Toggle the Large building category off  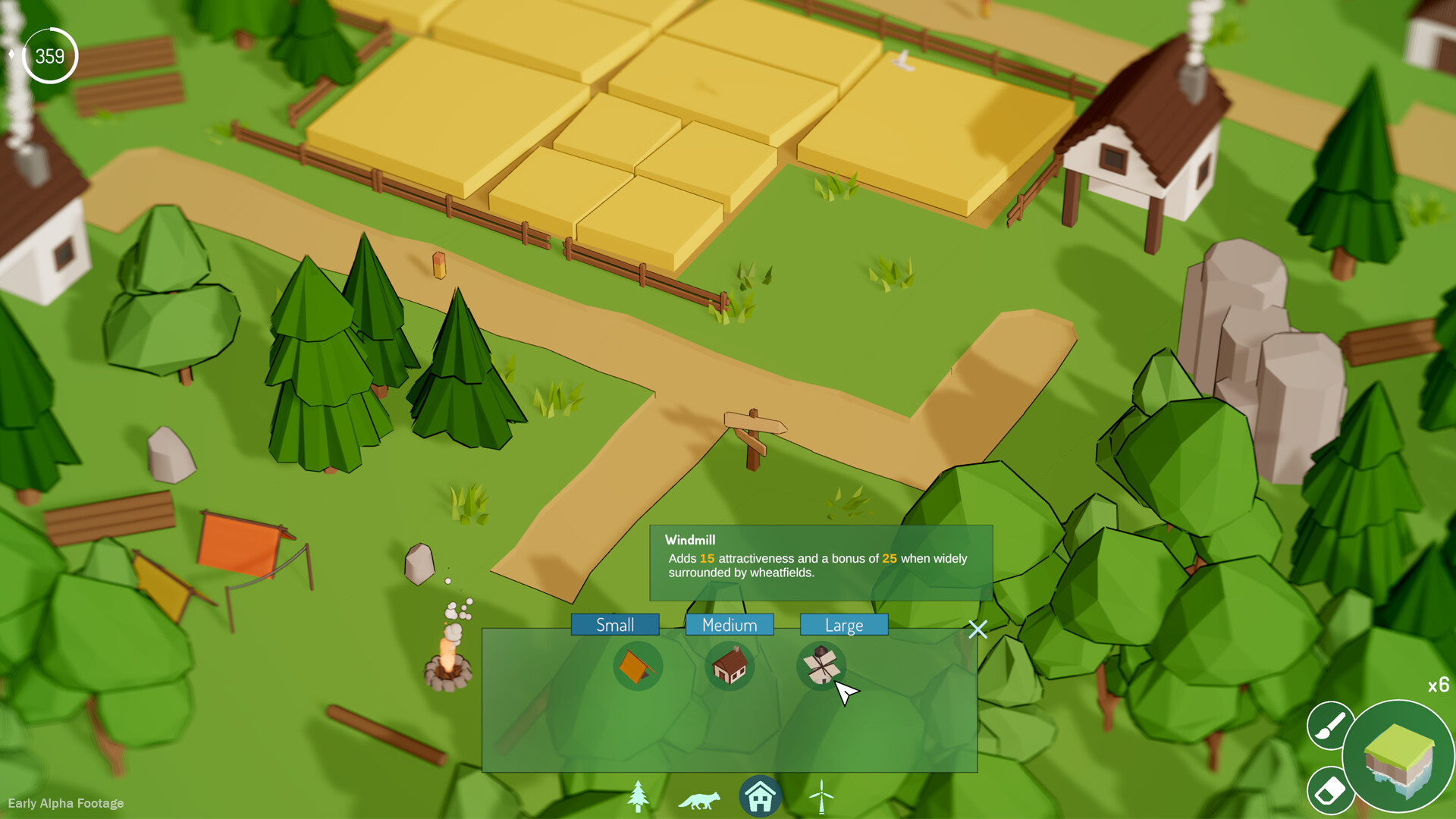coord(844,625)
